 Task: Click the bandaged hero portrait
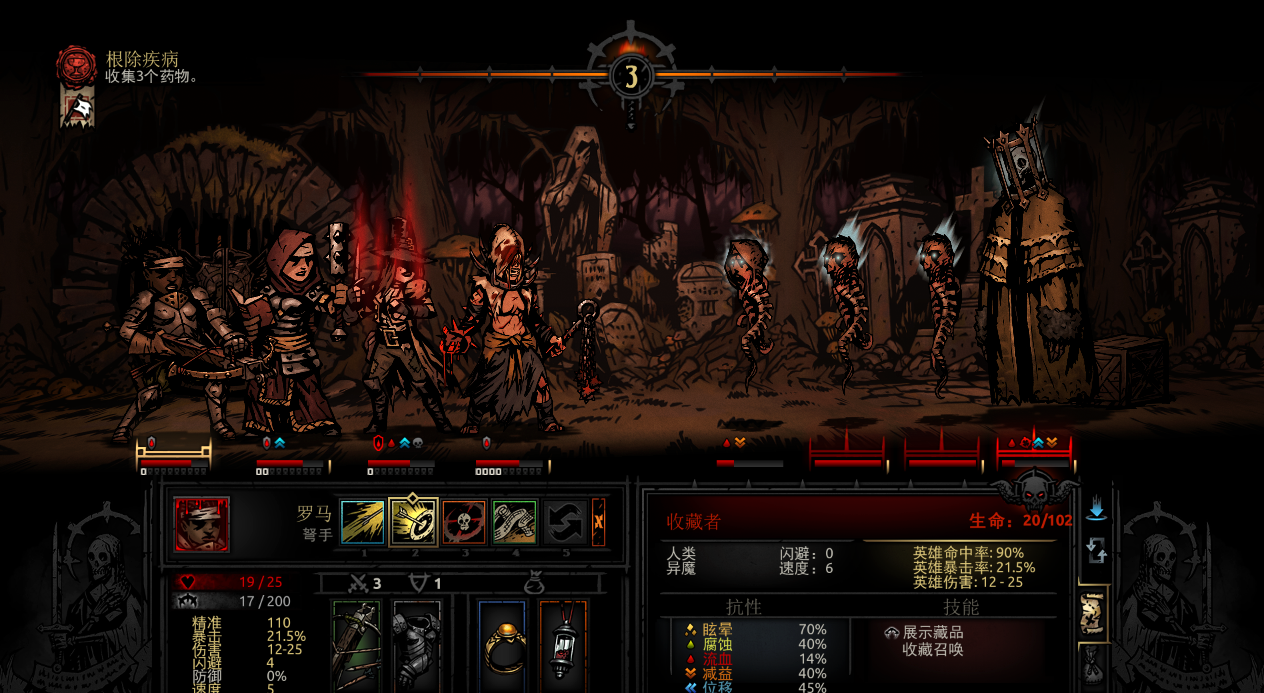pyautogui.click(x=202, y=524)
